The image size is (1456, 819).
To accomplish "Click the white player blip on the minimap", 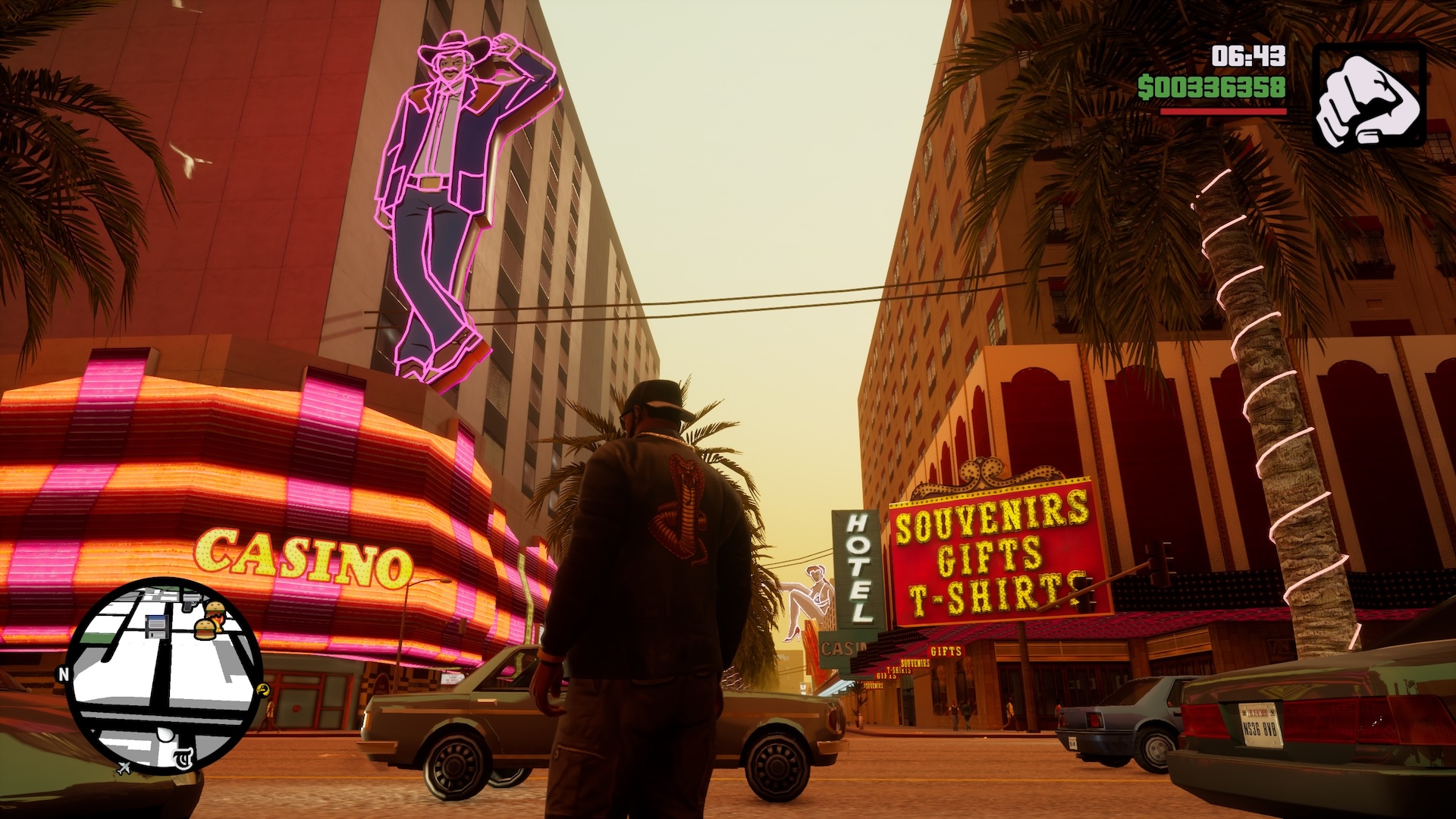I will [165, 736].
